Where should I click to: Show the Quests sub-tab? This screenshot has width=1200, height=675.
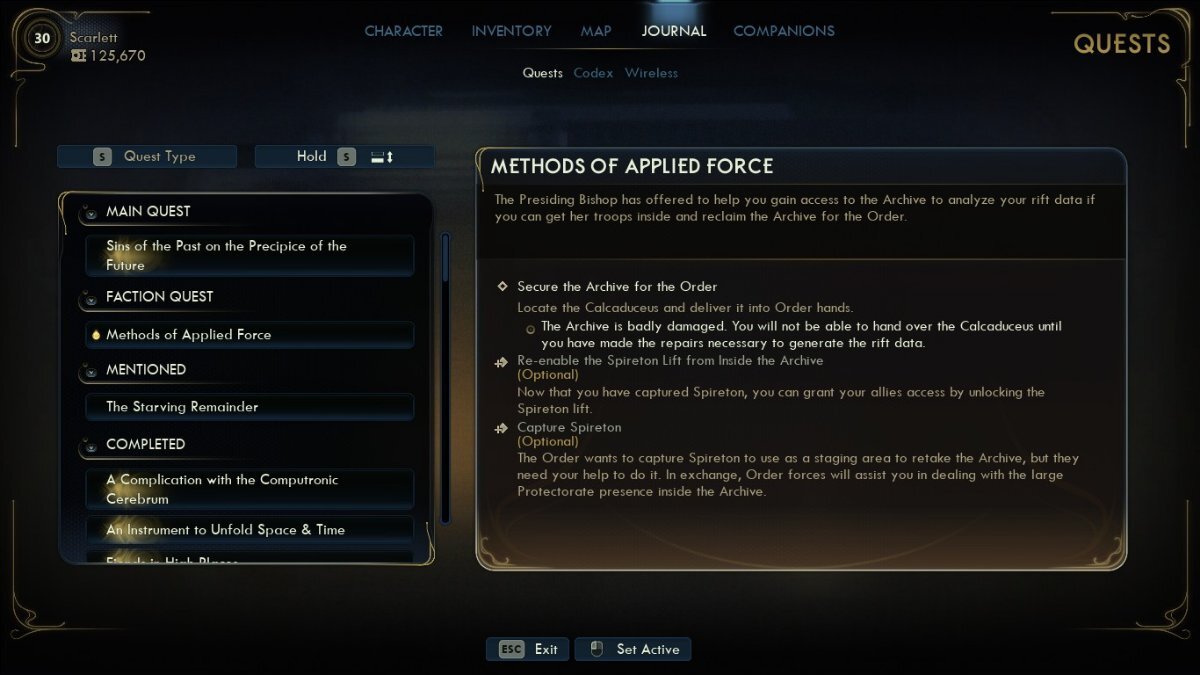(x=542, y=73)
